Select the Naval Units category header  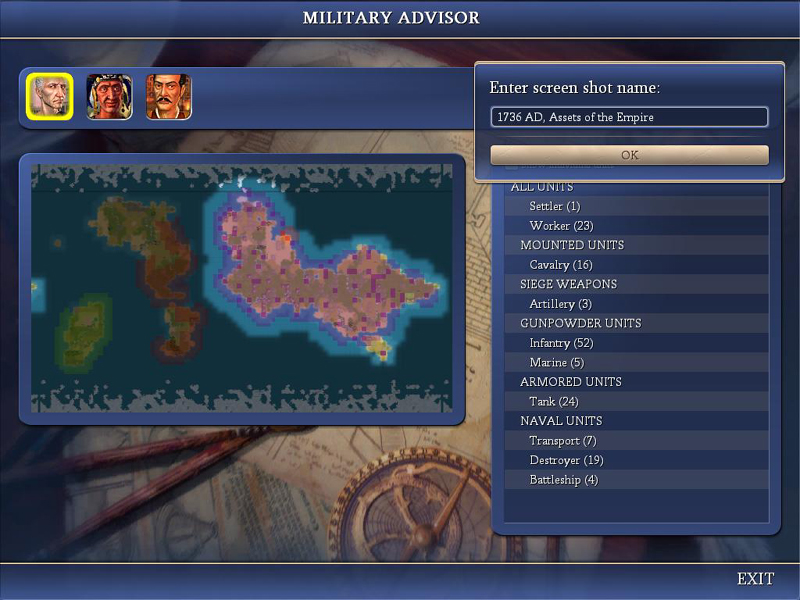coord(561,421)
